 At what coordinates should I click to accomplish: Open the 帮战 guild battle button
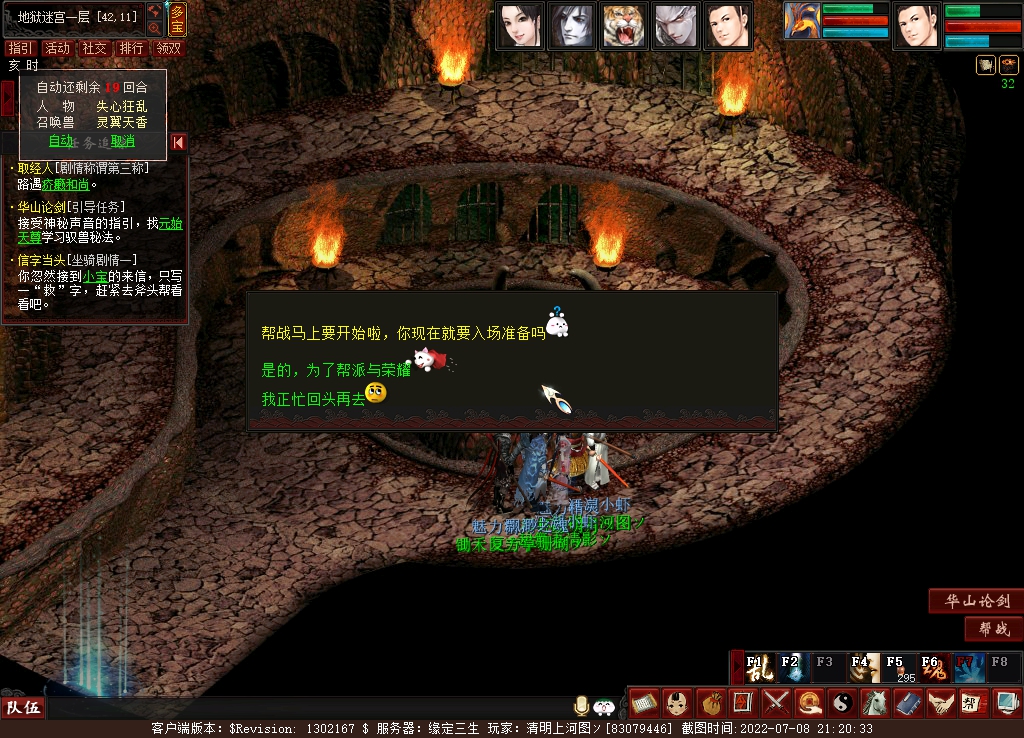[x=994, y=629]
